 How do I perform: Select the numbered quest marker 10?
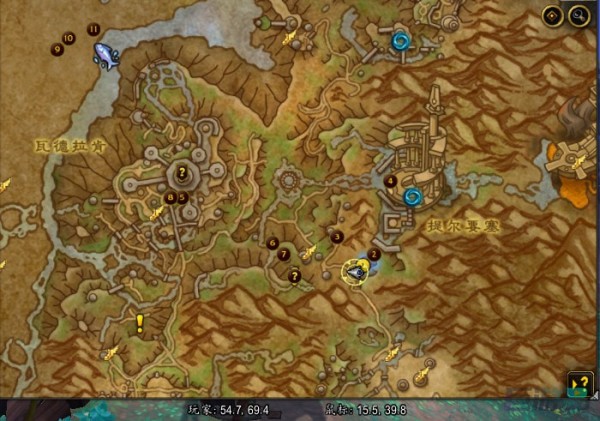[69, 38]
